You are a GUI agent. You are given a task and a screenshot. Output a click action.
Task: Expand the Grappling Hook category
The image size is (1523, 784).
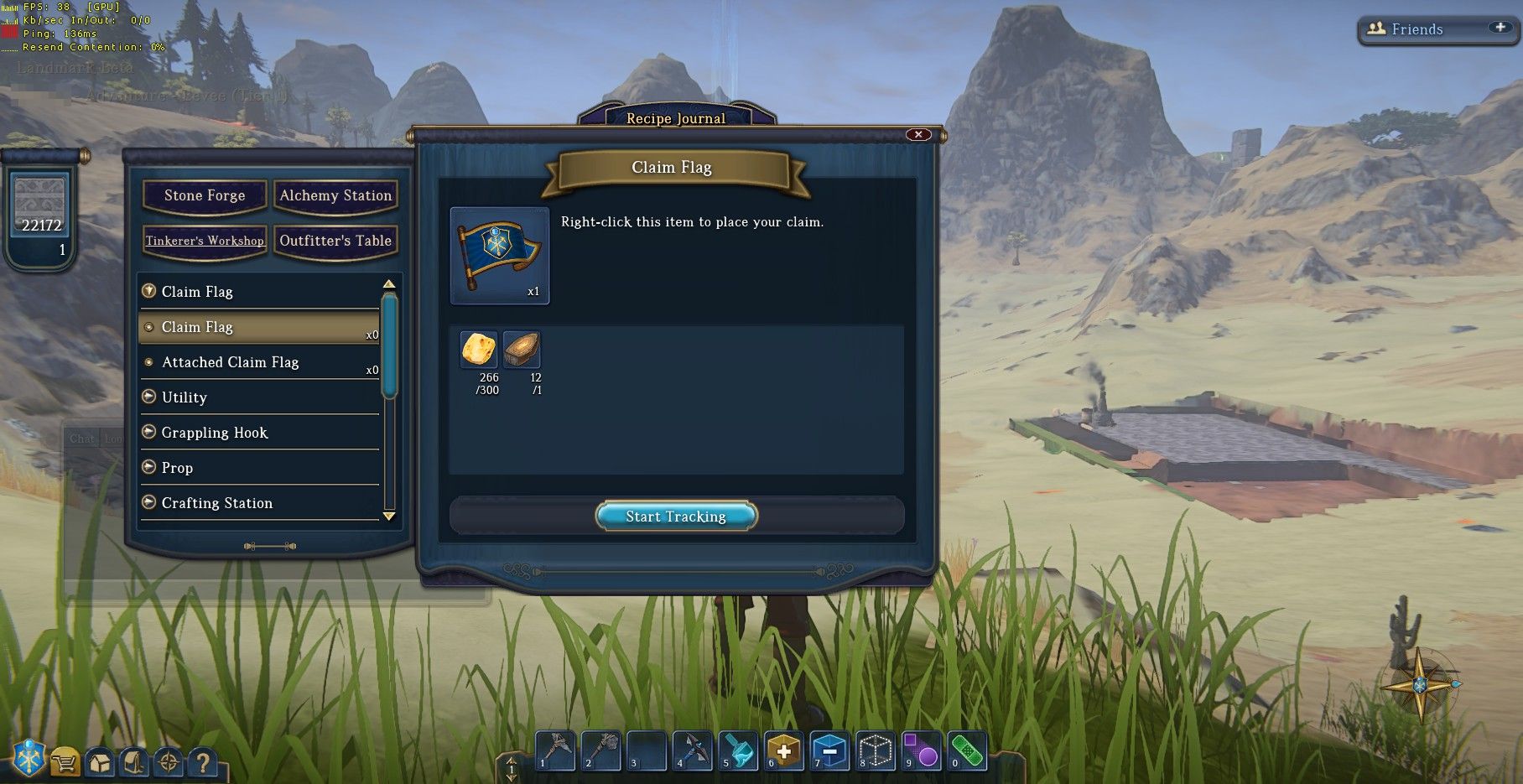click(215, 433)
